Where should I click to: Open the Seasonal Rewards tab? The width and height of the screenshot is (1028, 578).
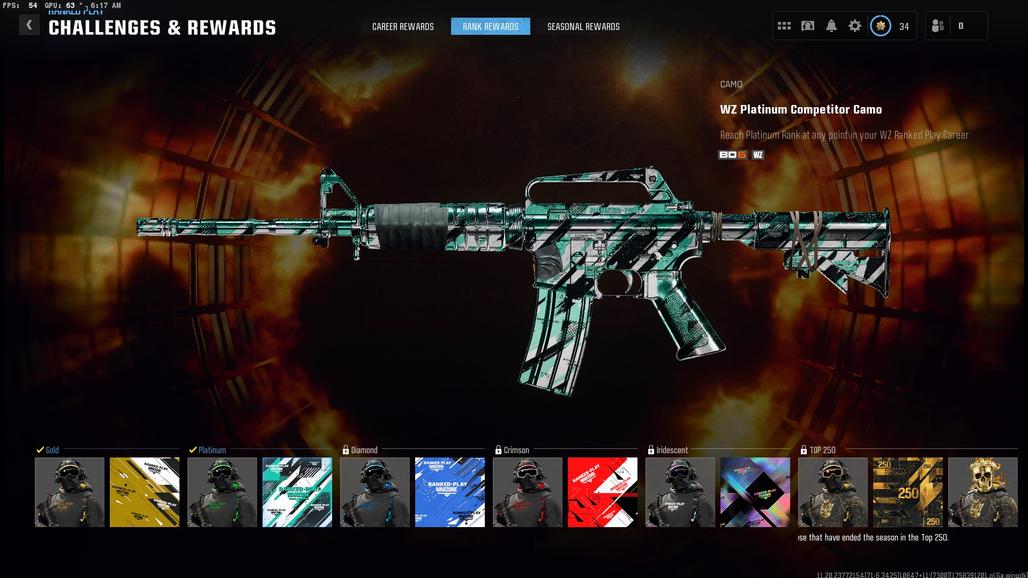coord(583,27)
